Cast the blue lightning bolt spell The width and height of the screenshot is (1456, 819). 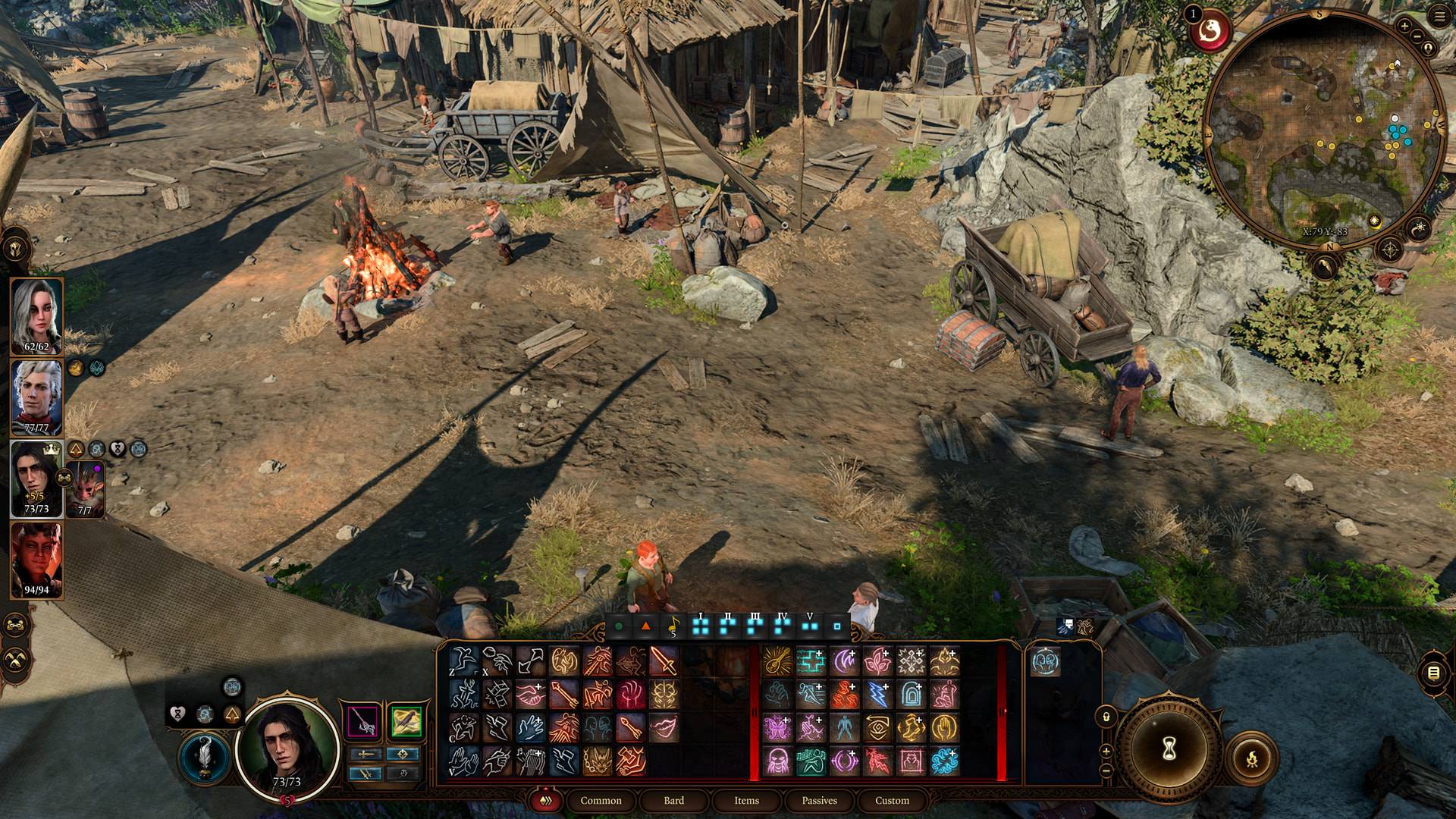(x=877, y=695)
